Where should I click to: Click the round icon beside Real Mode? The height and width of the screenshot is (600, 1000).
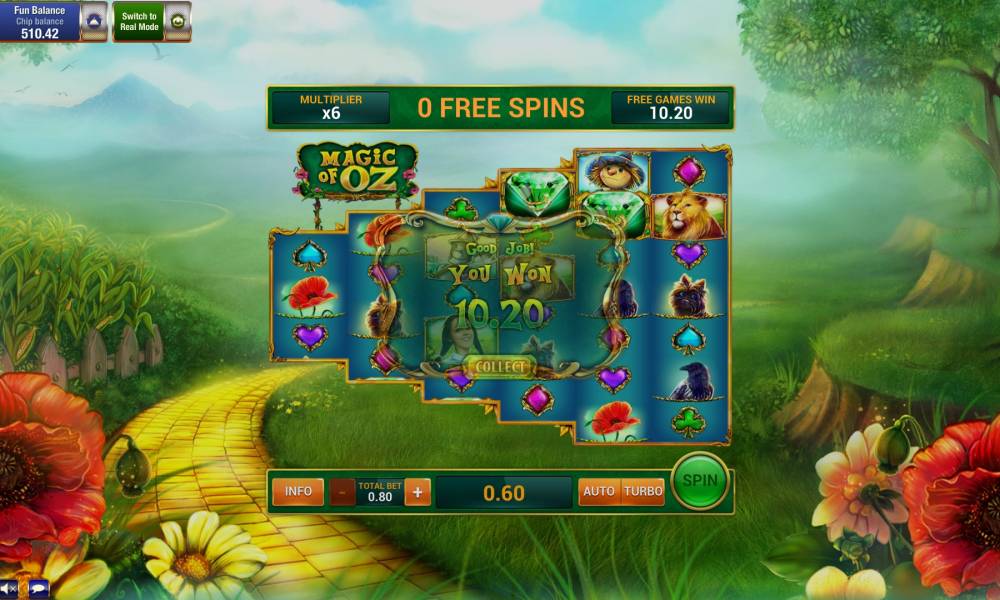[177, 20]
